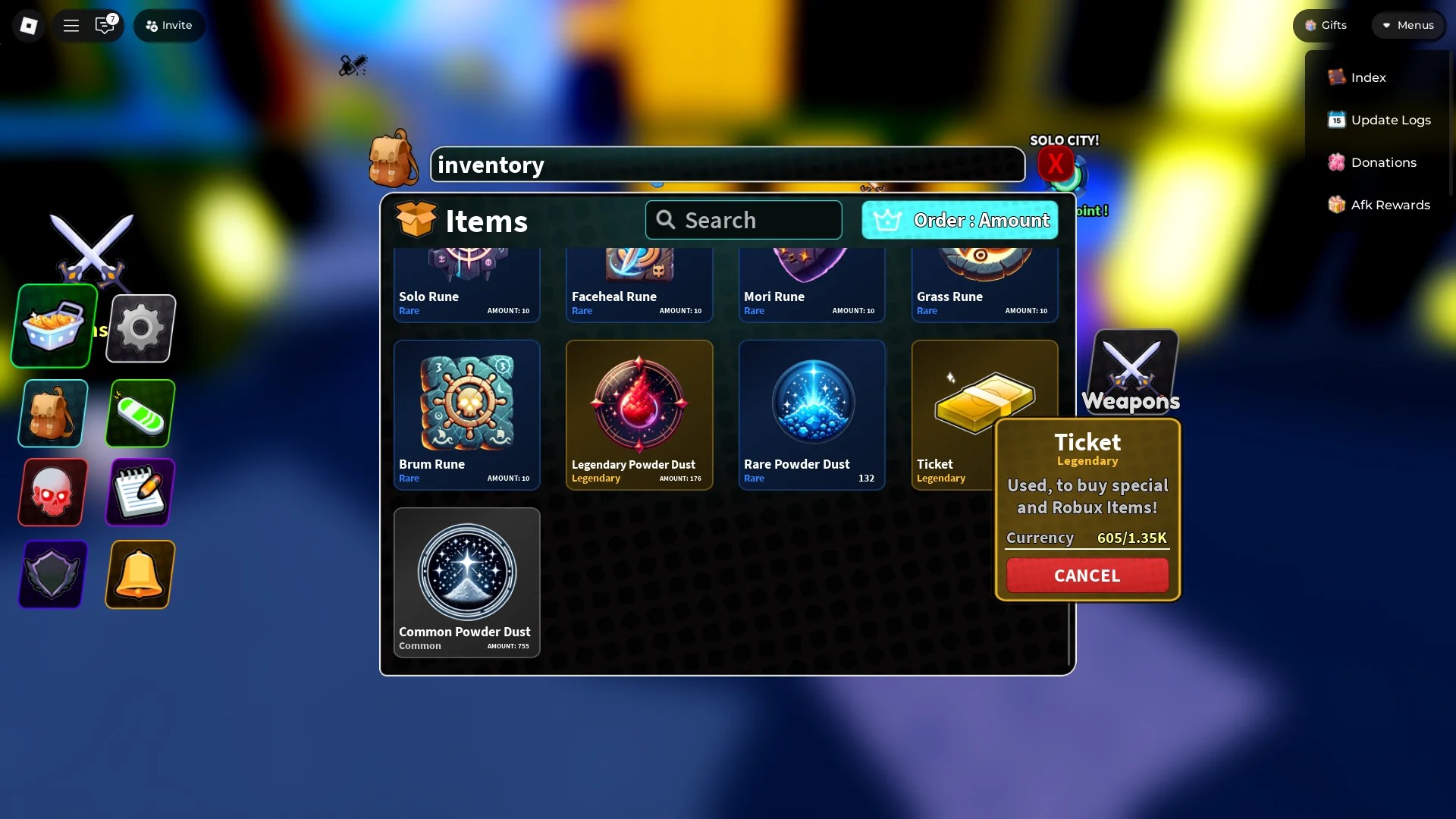The image size is (1456, 819).
Task: Click the bell notifications icon
Action: point(140,575)
